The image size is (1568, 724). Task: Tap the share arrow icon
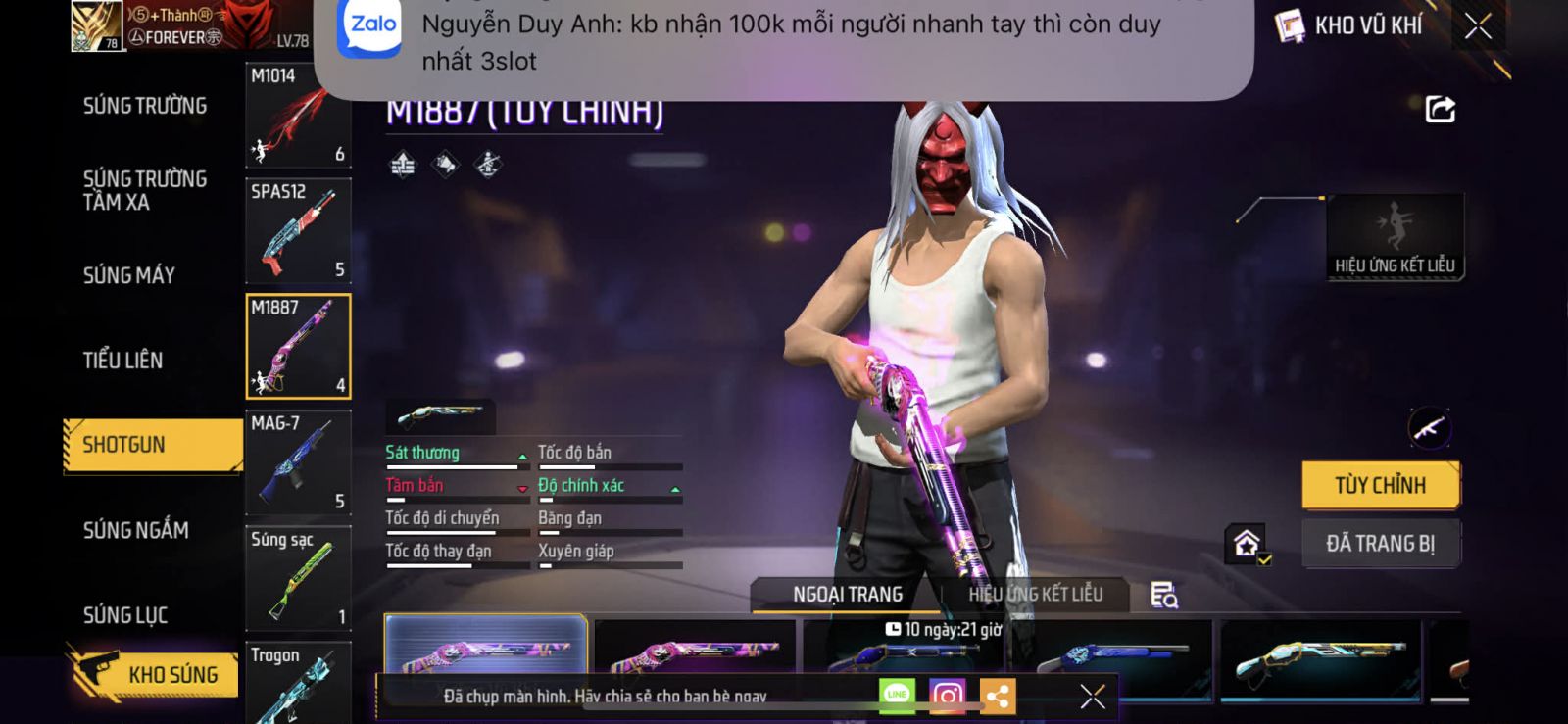coord(1440,109)
